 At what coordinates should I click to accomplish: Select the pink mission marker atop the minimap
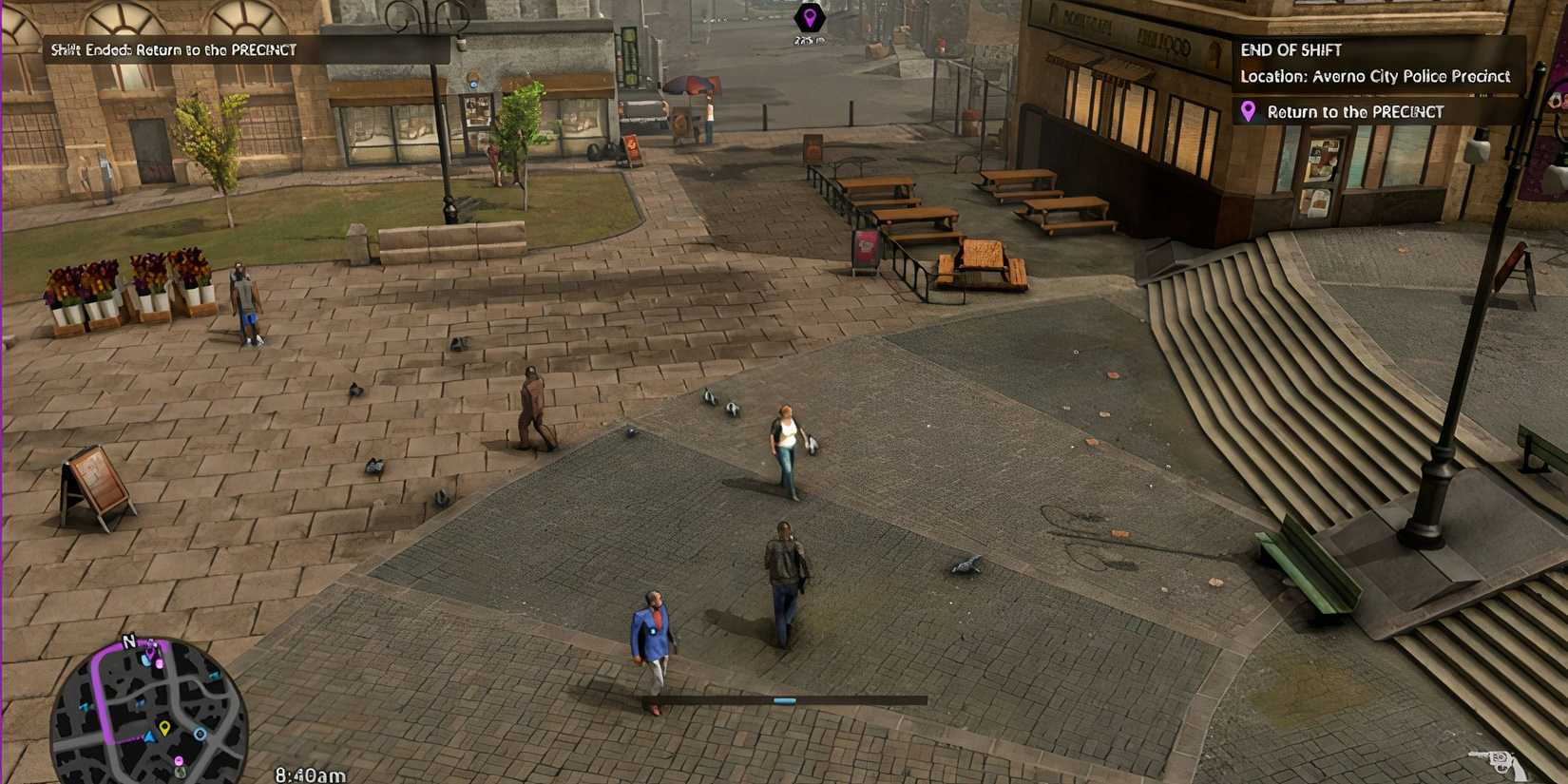pyautogui.click(x=150, y=654)
